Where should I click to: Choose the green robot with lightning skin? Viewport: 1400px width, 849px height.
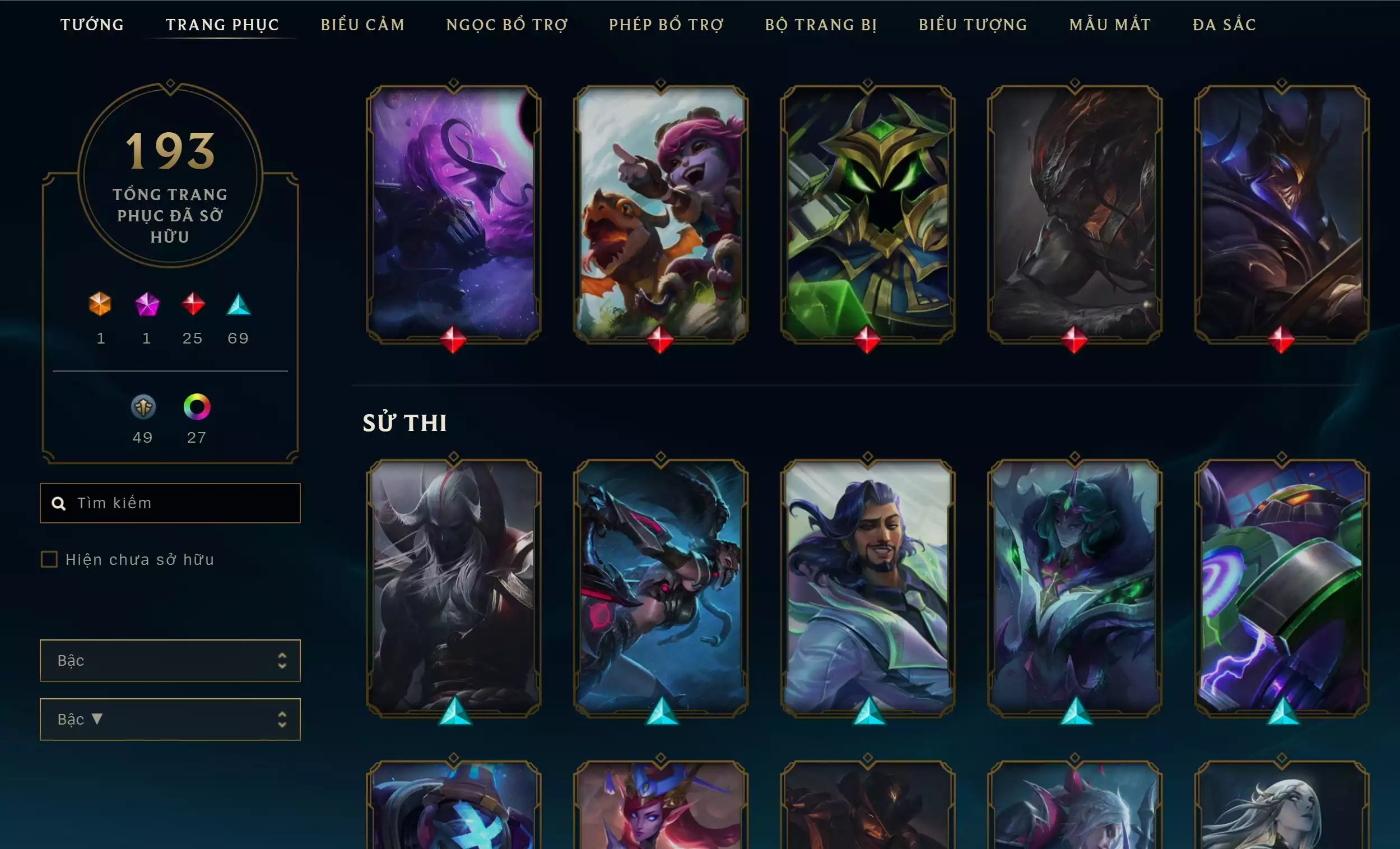(1281, 587)
